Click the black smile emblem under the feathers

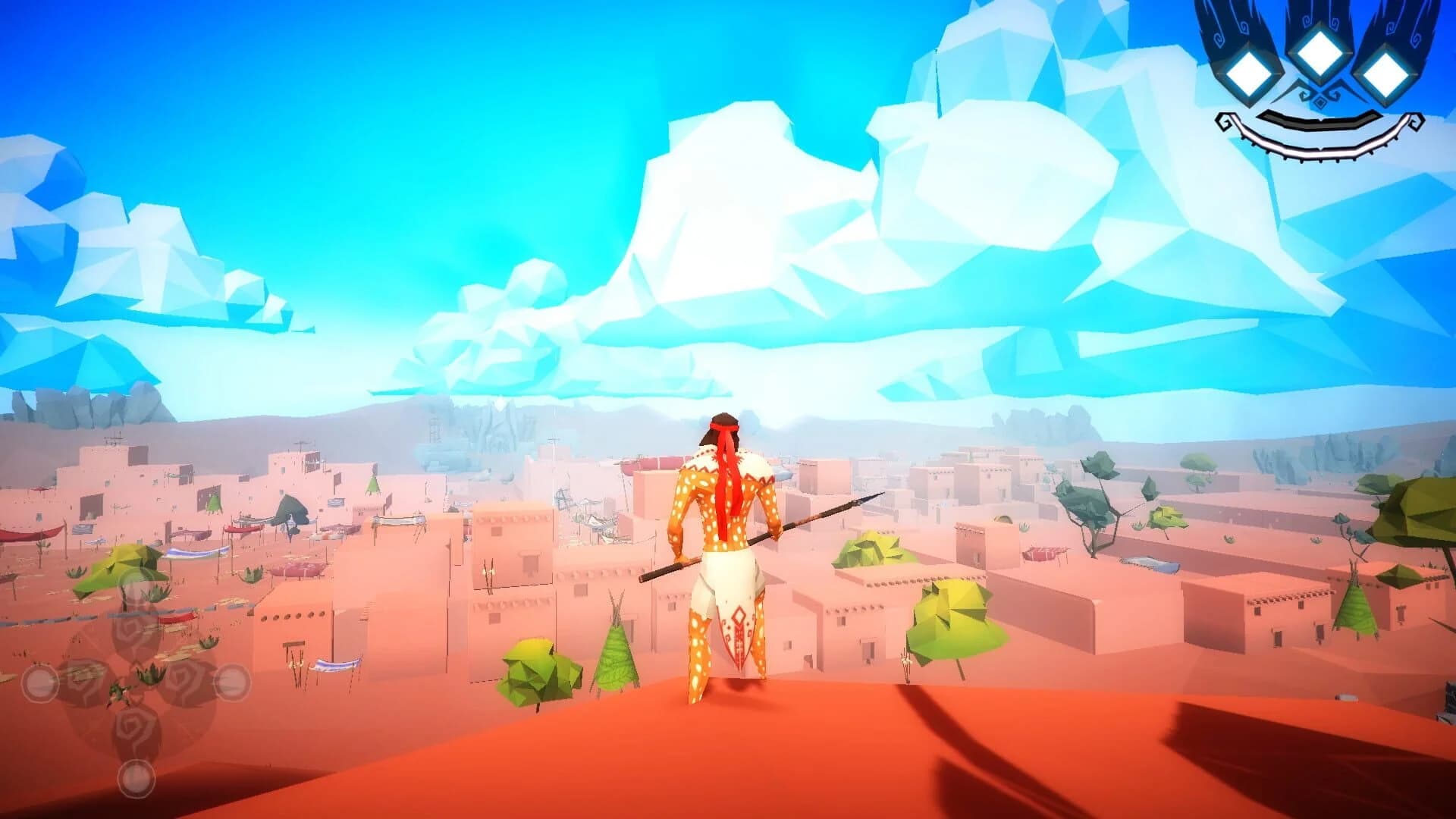[x=1319, y=121]
